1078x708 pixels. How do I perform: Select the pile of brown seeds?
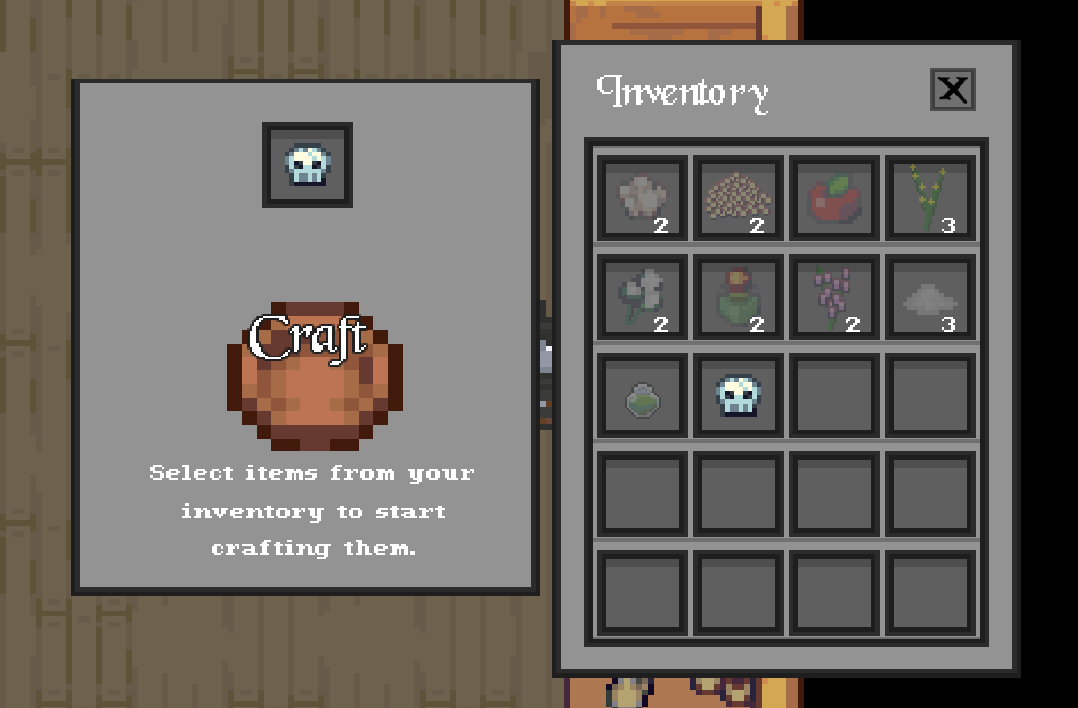click(x=738, y=198)
